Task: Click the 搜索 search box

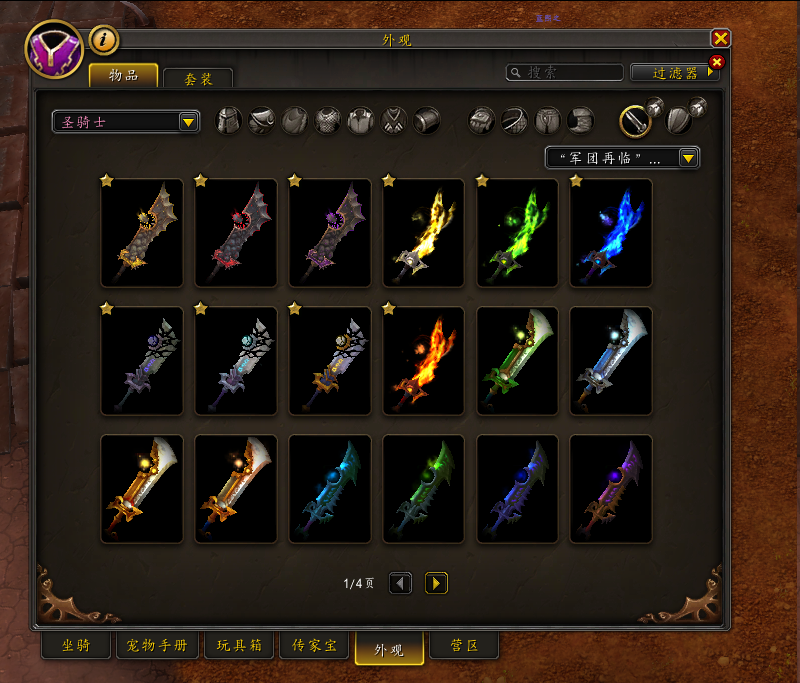Action: click(x=565, y=73)
